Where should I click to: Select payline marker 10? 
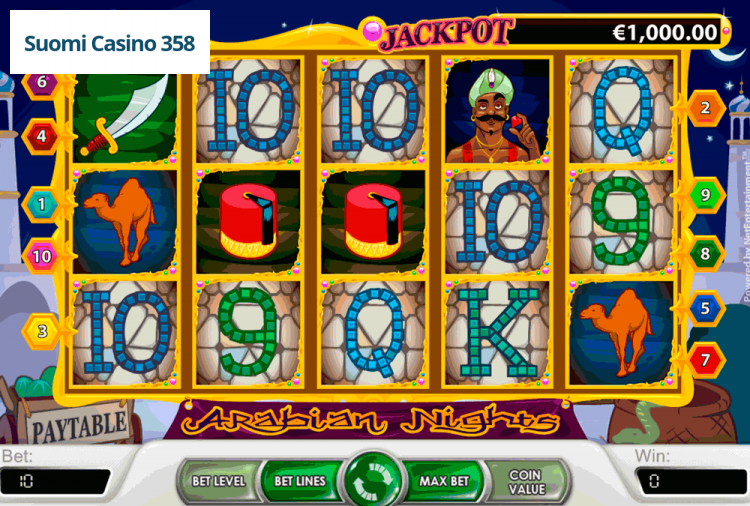click(41, 256)
